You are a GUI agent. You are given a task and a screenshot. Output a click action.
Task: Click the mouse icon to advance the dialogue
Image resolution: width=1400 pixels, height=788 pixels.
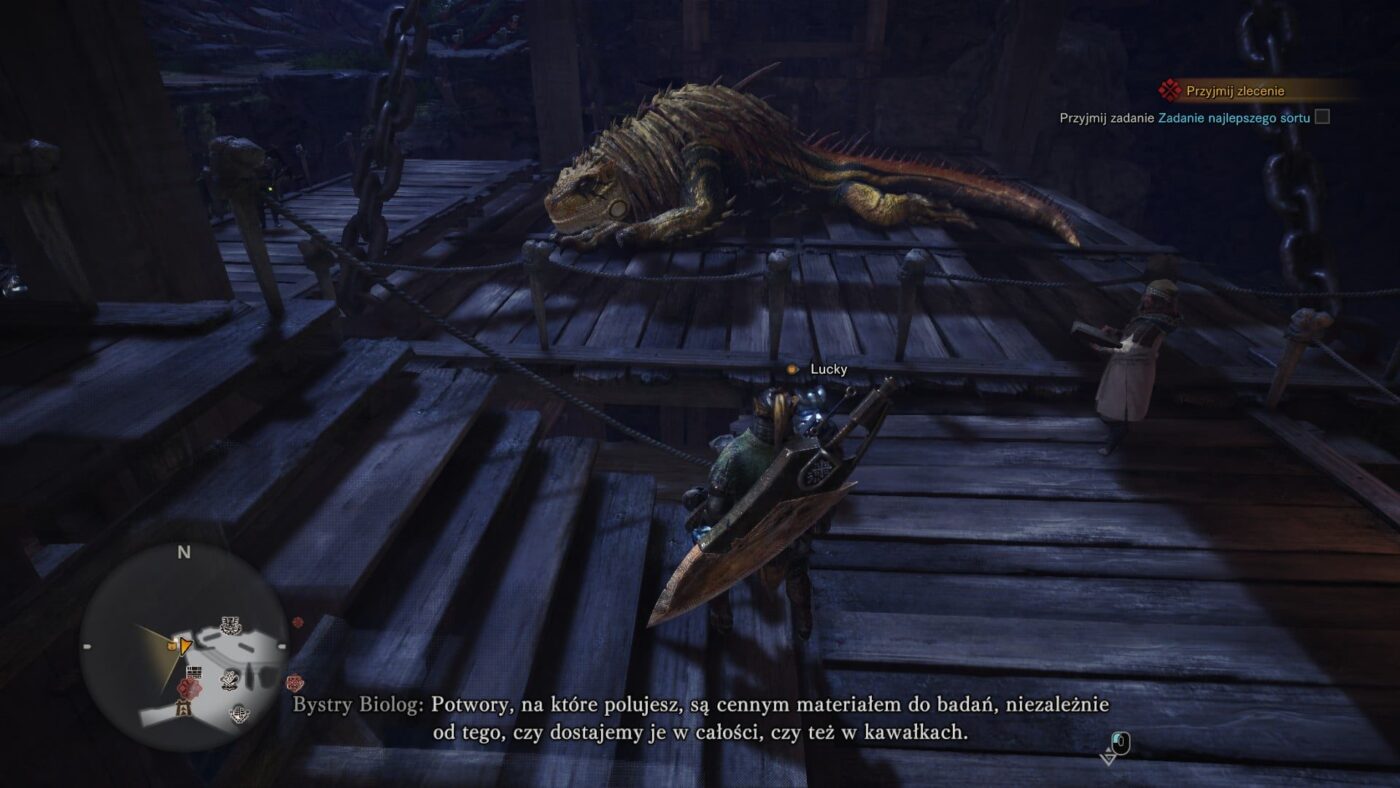[x=1120, y=743]
